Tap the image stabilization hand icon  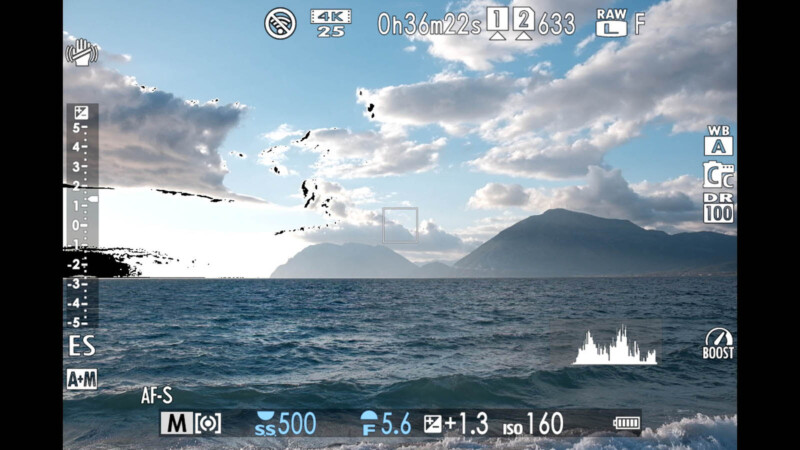coord(80,53)
